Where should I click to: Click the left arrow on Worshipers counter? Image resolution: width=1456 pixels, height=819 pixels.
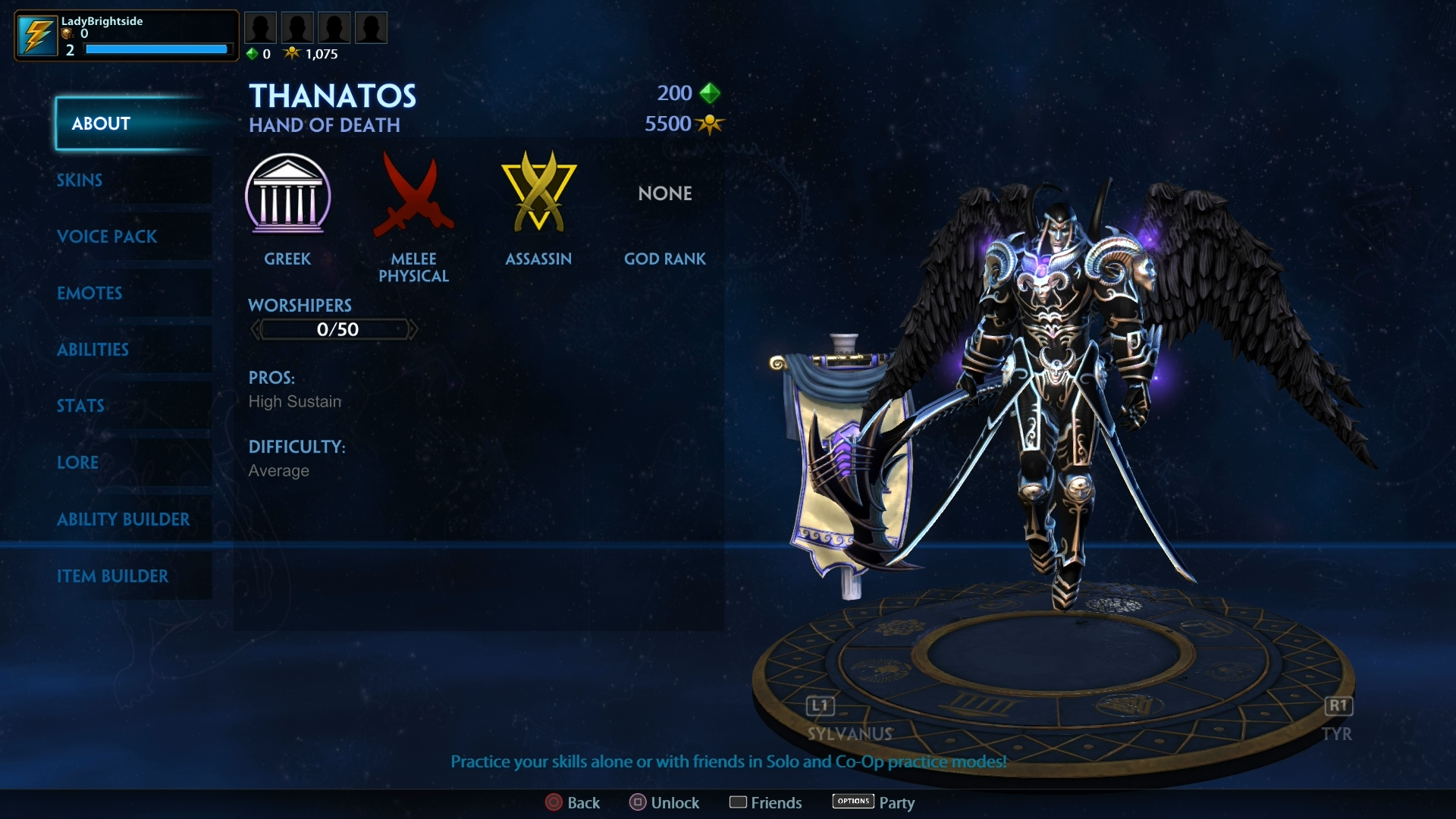(x=256, y=329)
